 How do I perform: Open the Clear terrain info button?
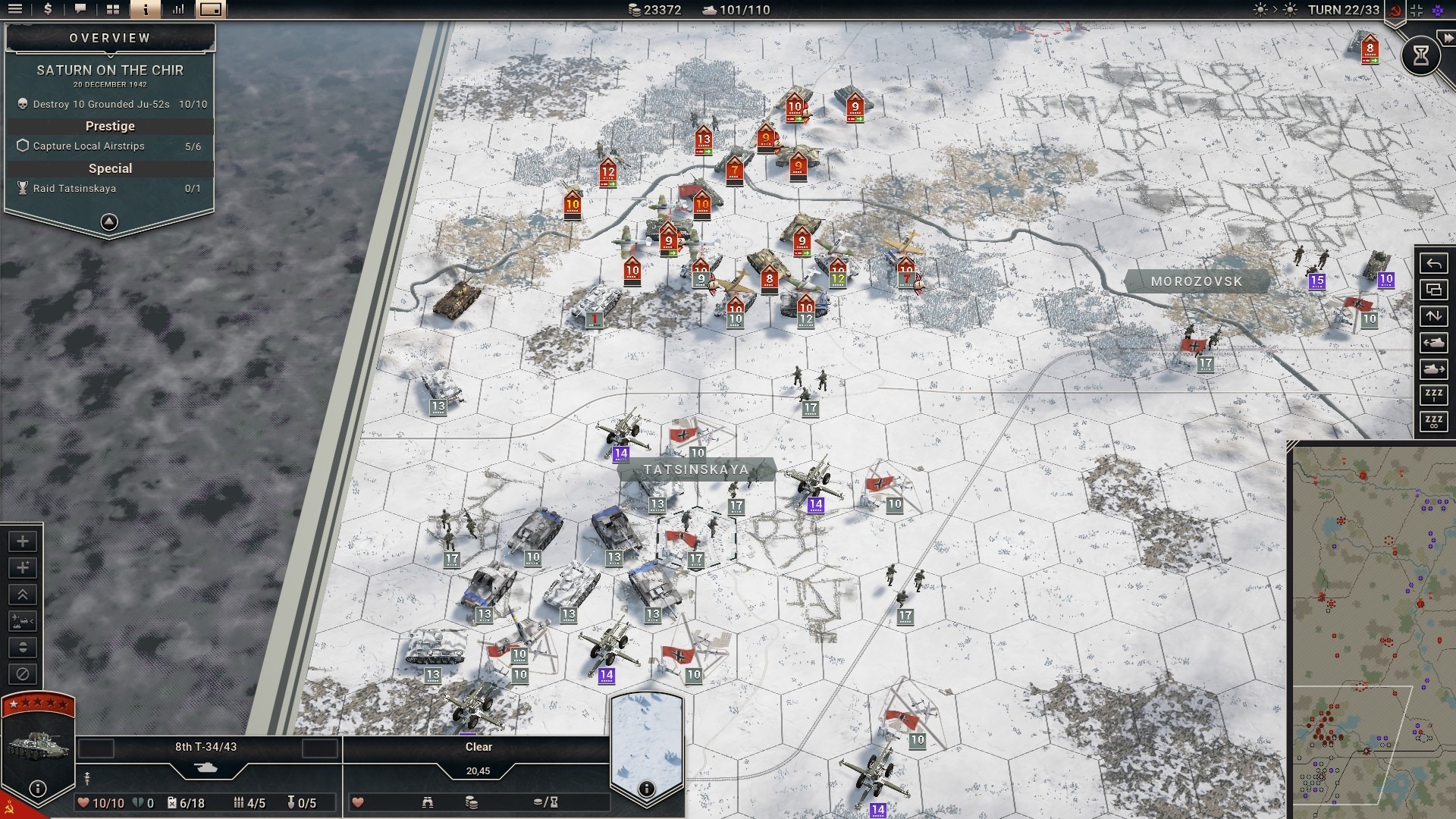coord(646,789)
